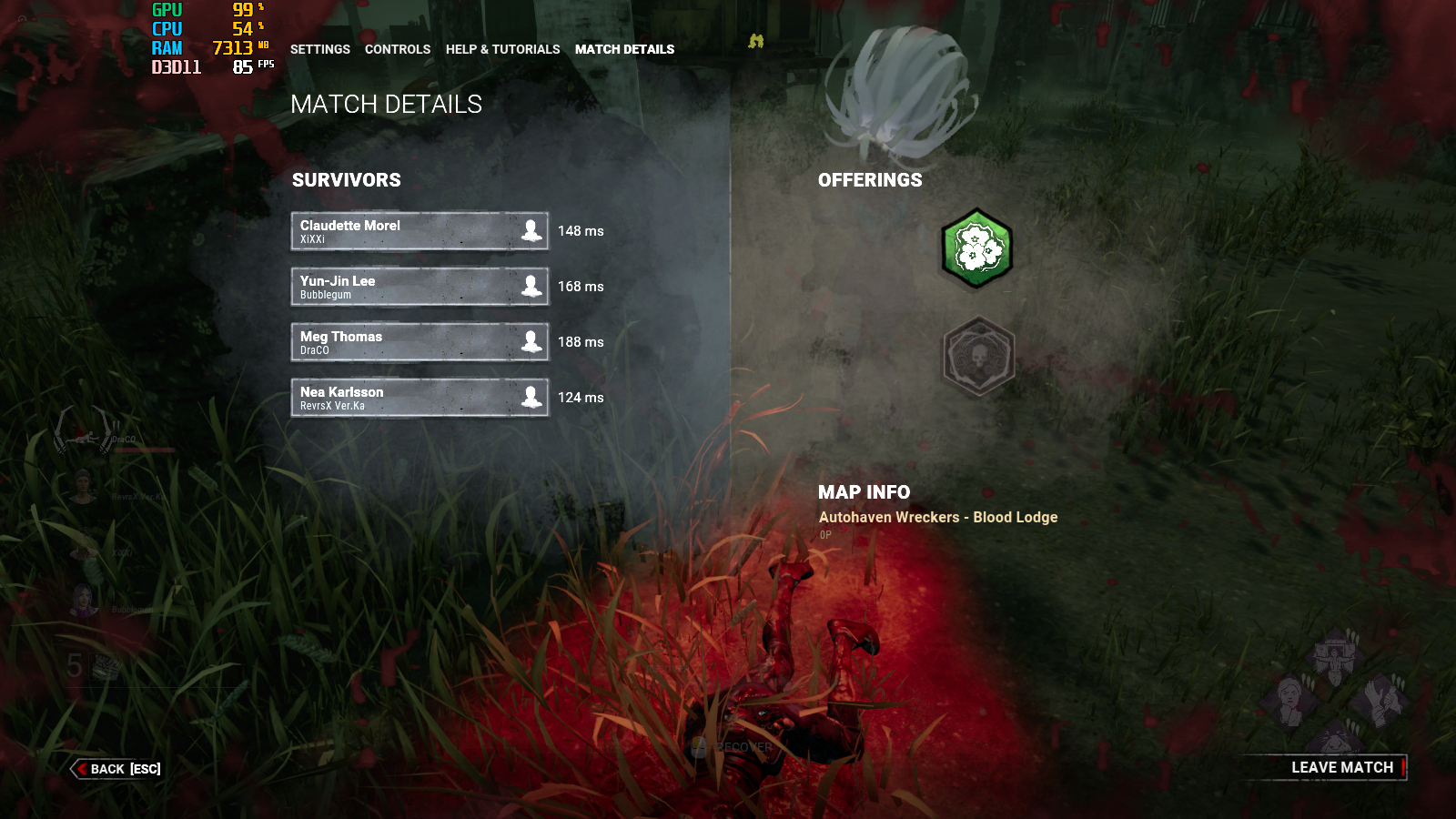Viewport: 1456px width, 819px height.
Task: Click the LEAVE MATCH button
Action: (x=1341, y=767)
